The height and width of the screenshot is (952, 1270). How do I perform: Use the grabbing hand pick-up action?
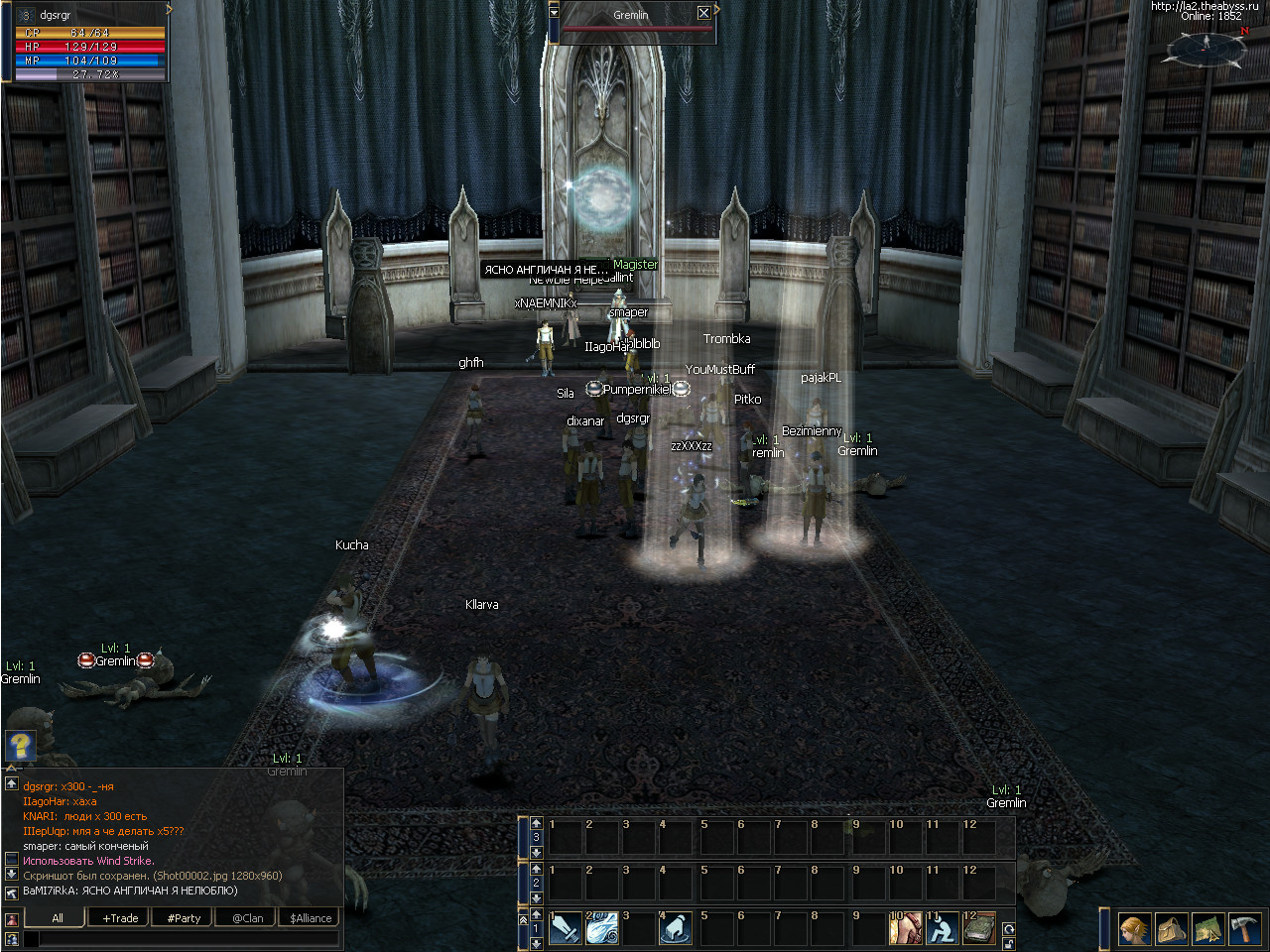tap(676, 928)
